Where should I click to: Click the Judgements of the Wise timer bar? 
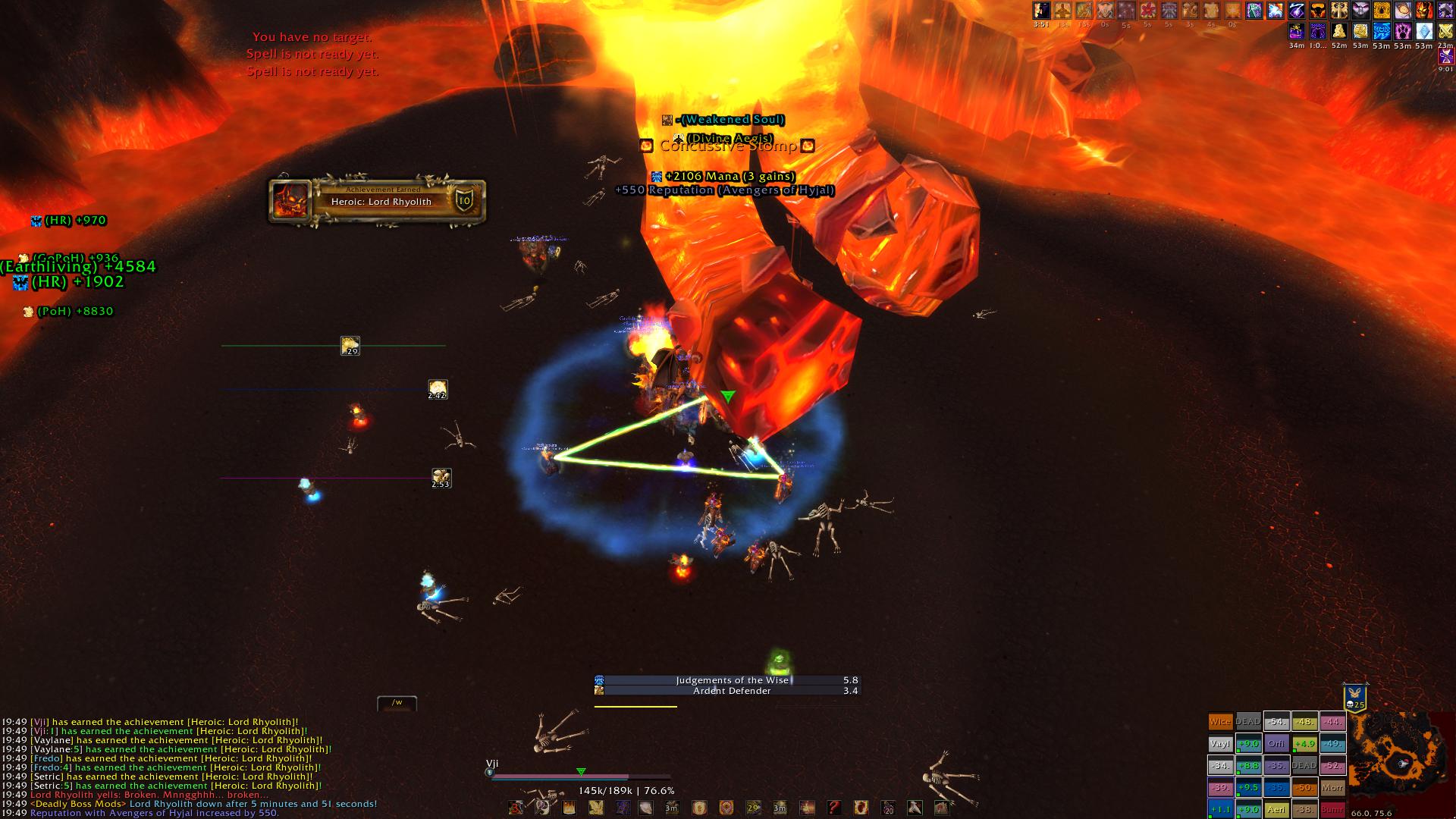tap(727, 680)
